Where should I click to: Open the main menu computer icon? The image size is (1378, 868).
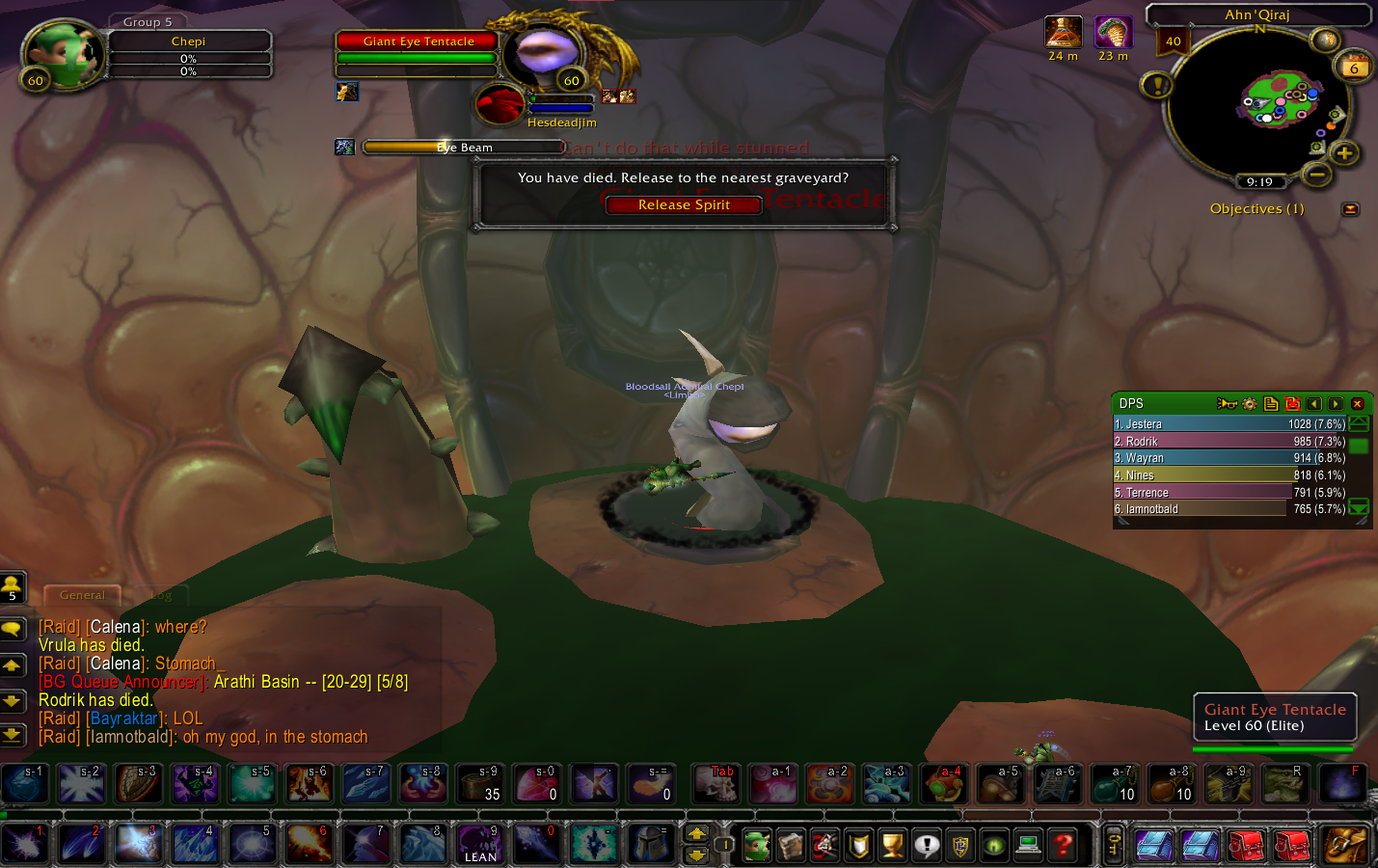[1028, 845]
